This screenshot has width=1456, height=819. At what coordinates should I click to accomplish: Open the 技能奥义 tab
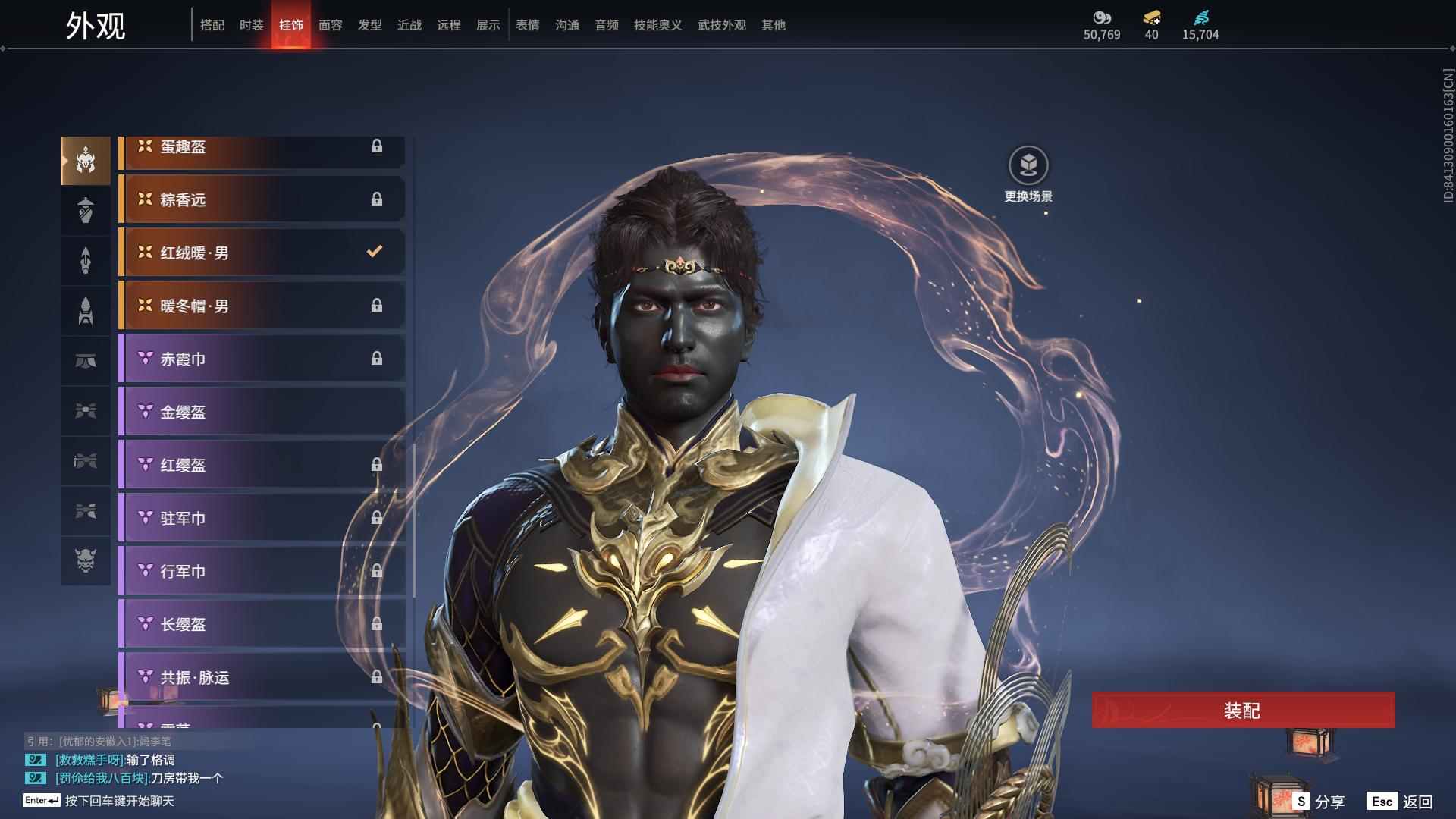pyautogui.click(x=658, y=25)
